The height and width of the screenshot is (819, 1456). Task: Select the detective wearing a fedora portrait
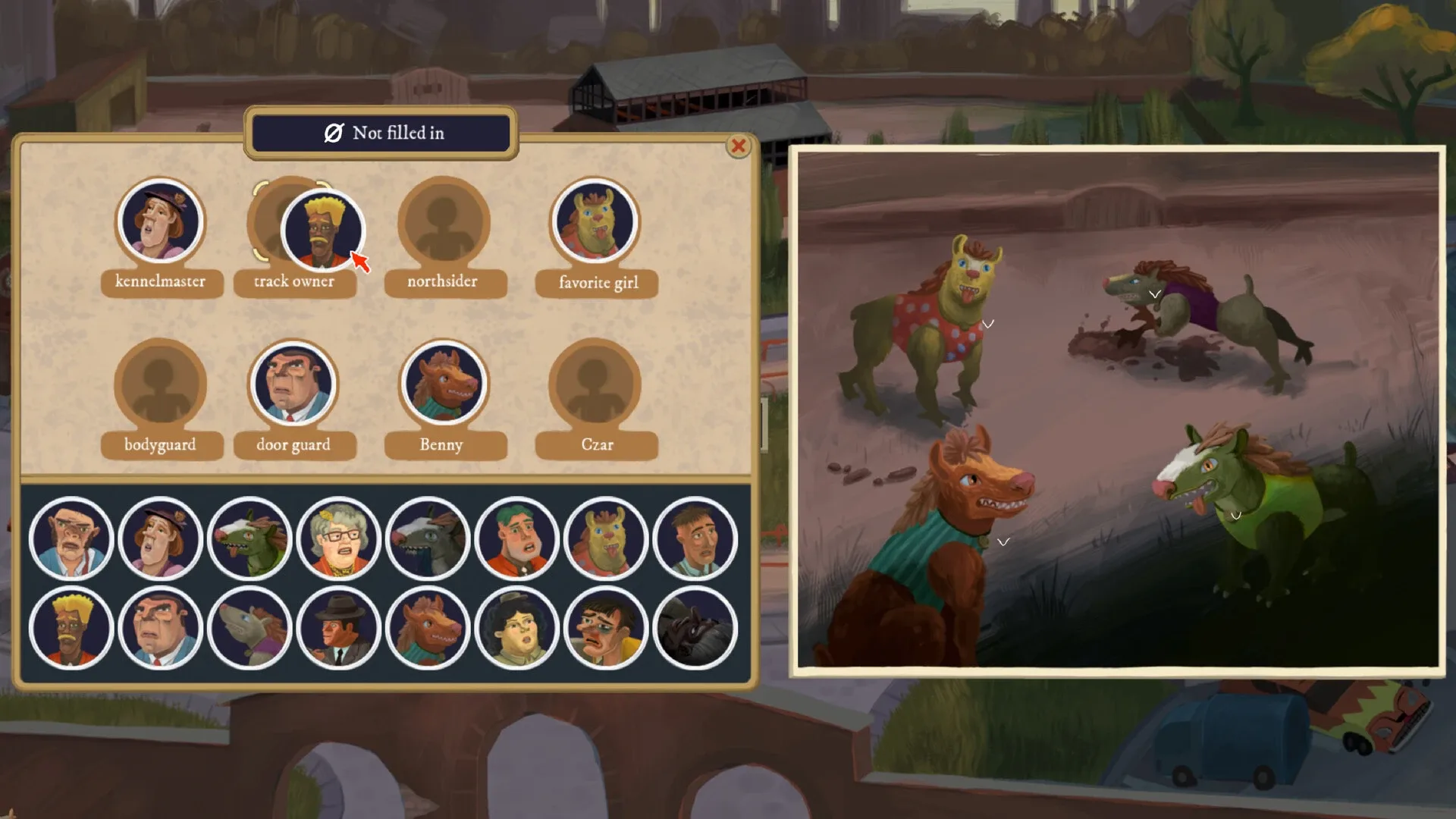point(339,627)
